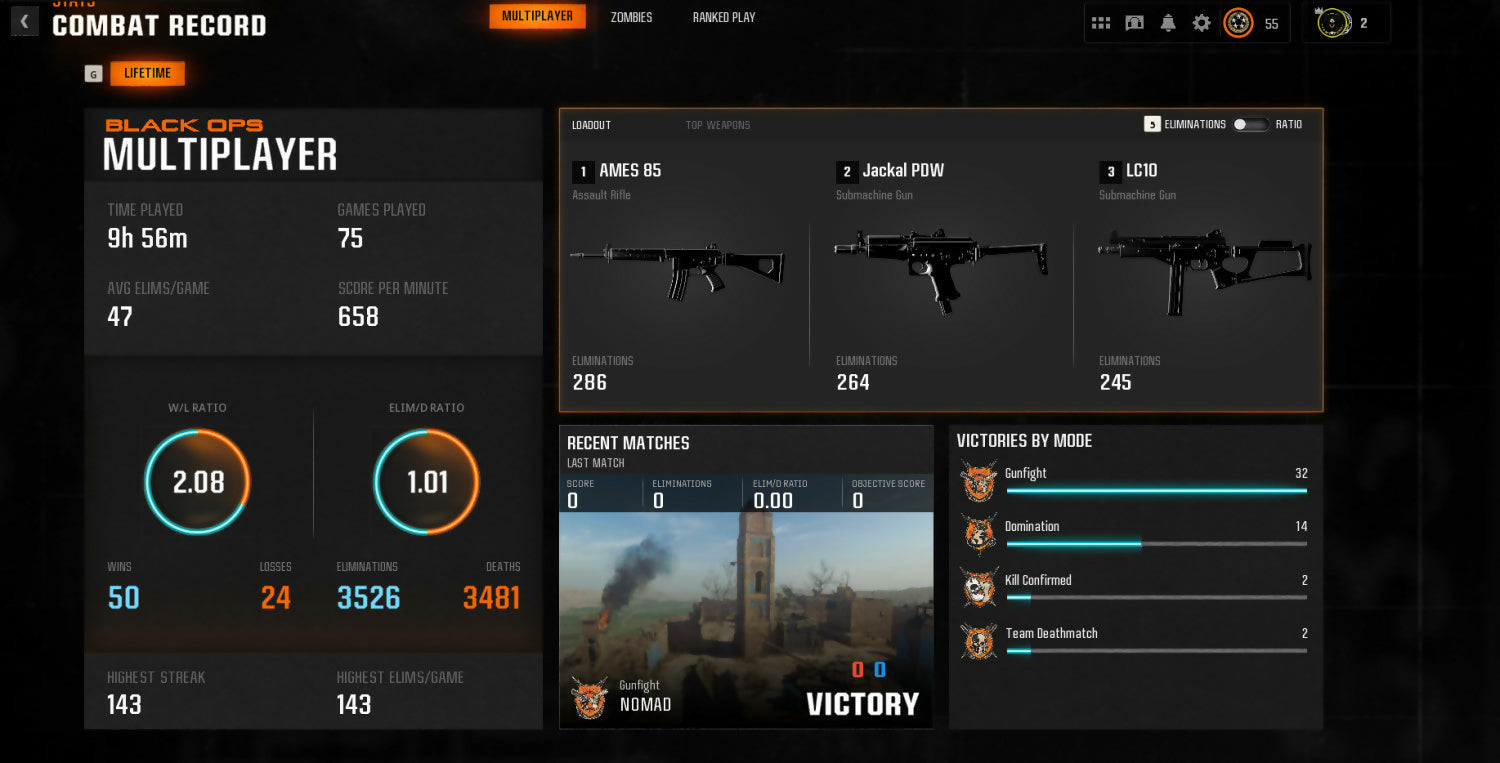View the level 55 player rank emblem

[x=1239, y=23]
